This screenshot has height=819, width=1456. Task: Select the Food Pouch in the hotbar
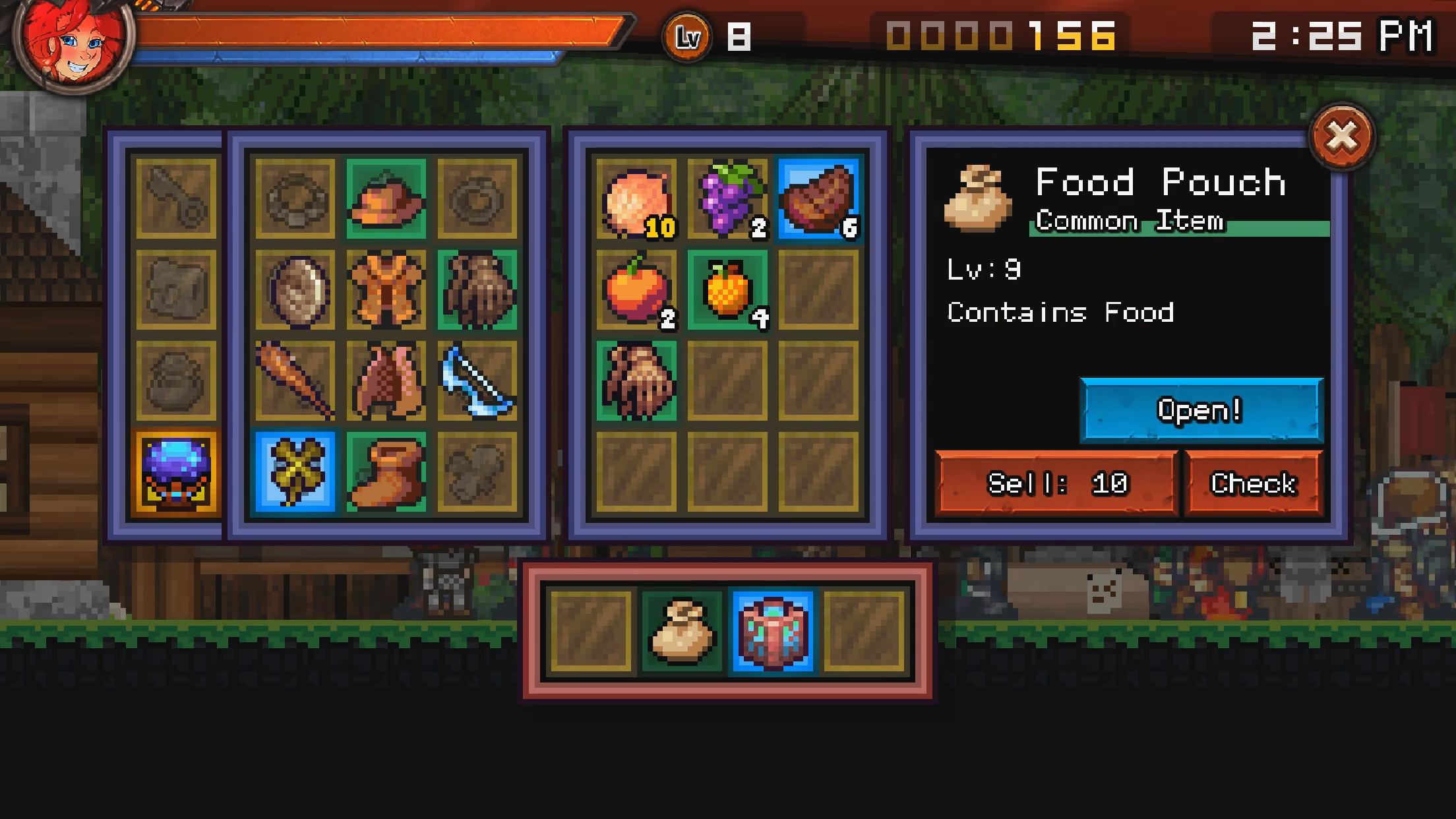coord(682,631)
